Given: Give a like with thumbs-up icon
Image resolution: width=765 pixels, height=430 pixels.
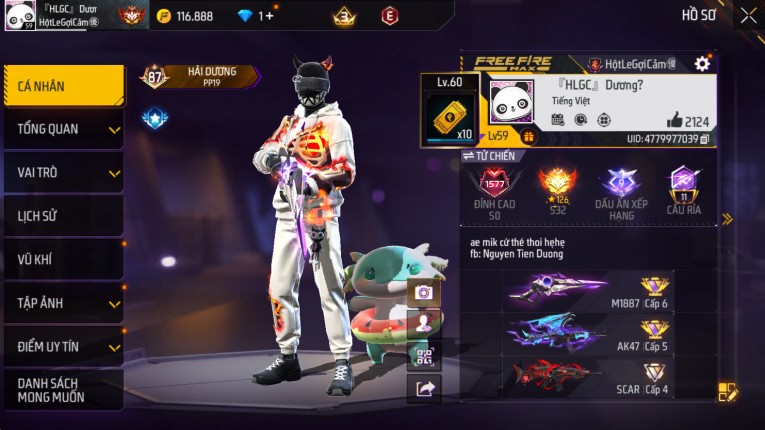Looking at the screenshot, I should tap(675, 121).
